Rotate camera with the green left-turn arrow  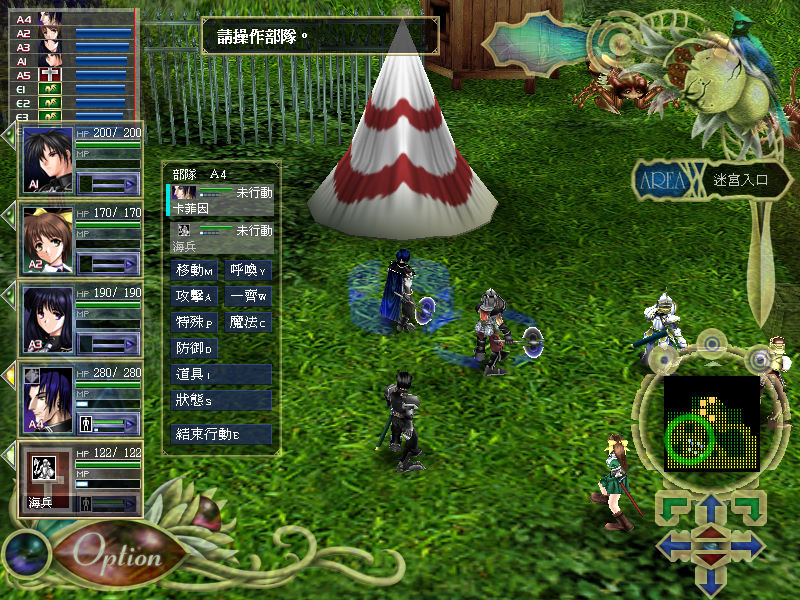tap(670, 506)
